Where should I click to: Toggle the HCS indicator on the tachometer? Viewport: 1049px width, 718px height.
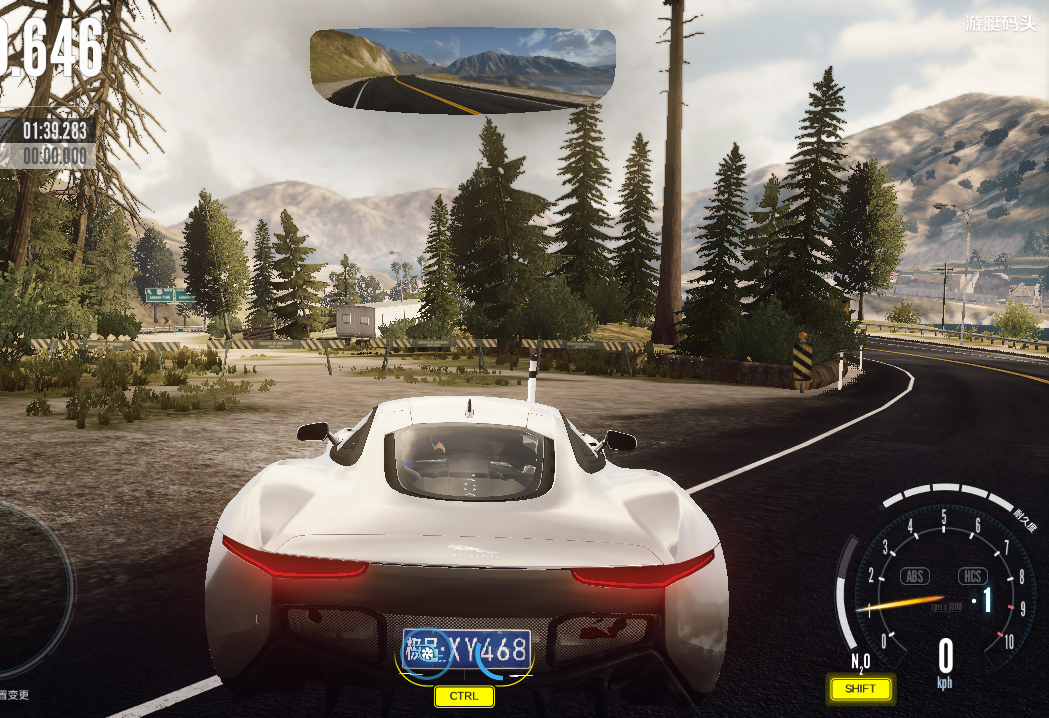972,576
